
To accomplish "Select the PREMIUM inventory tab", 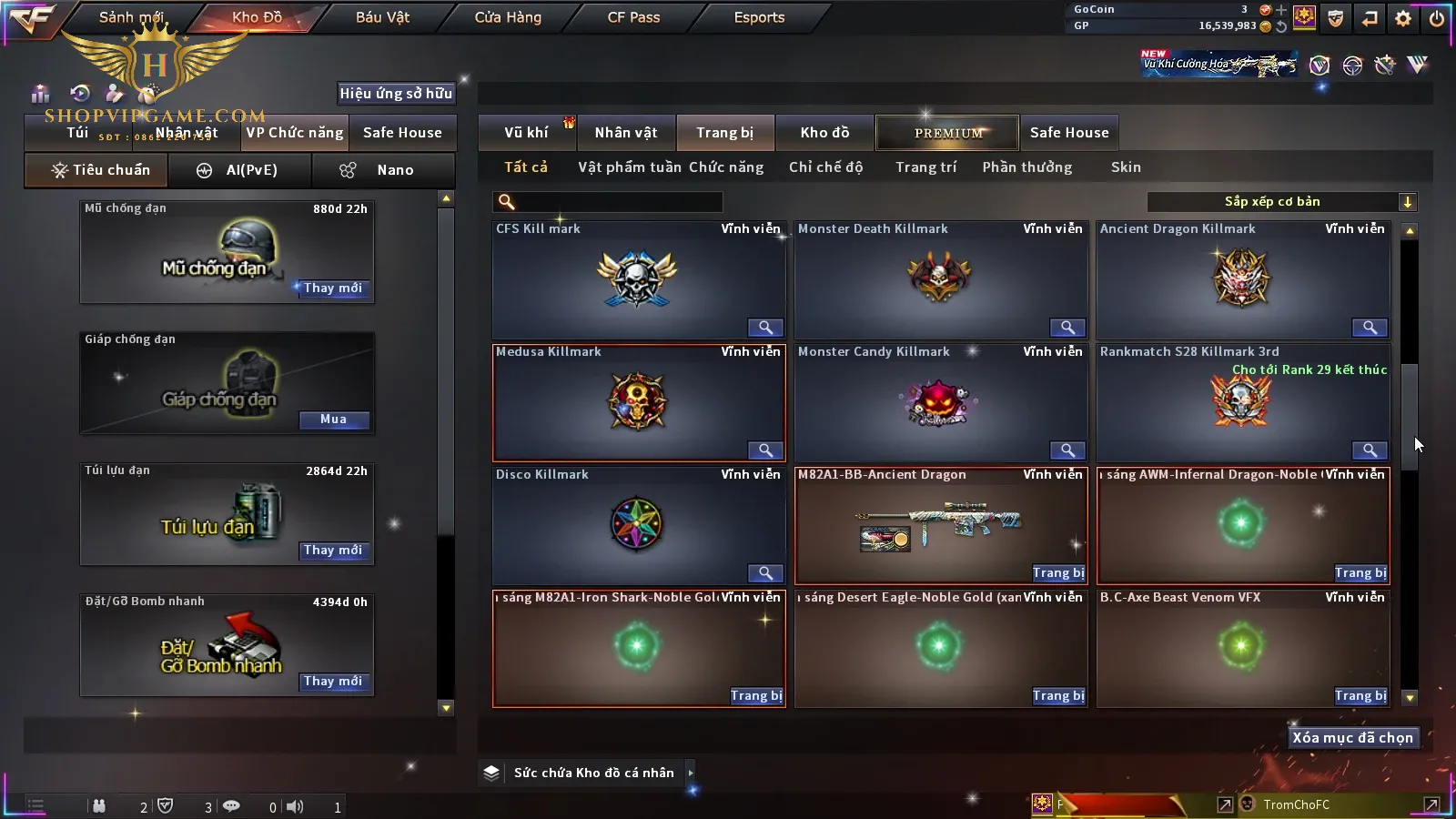I will click(947, 133).
